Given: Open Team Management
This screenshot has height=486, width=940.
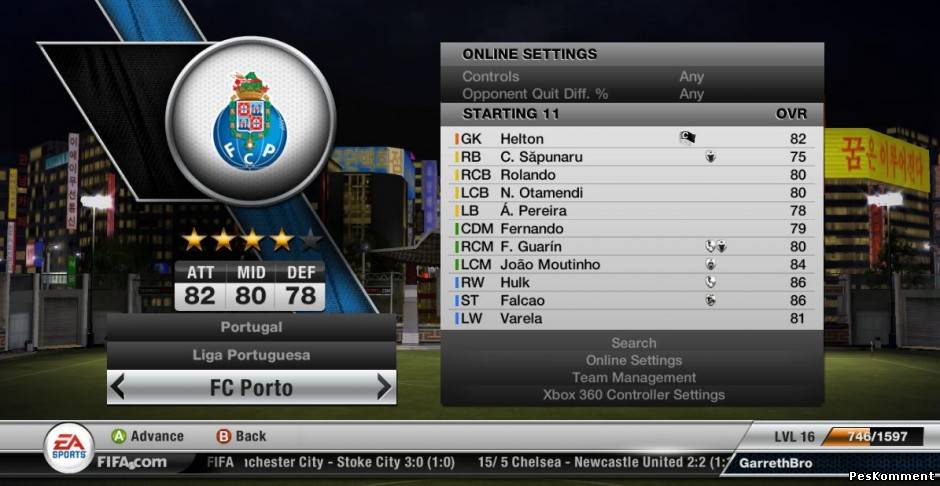Looking at the screenshot, I should [633, 378].
